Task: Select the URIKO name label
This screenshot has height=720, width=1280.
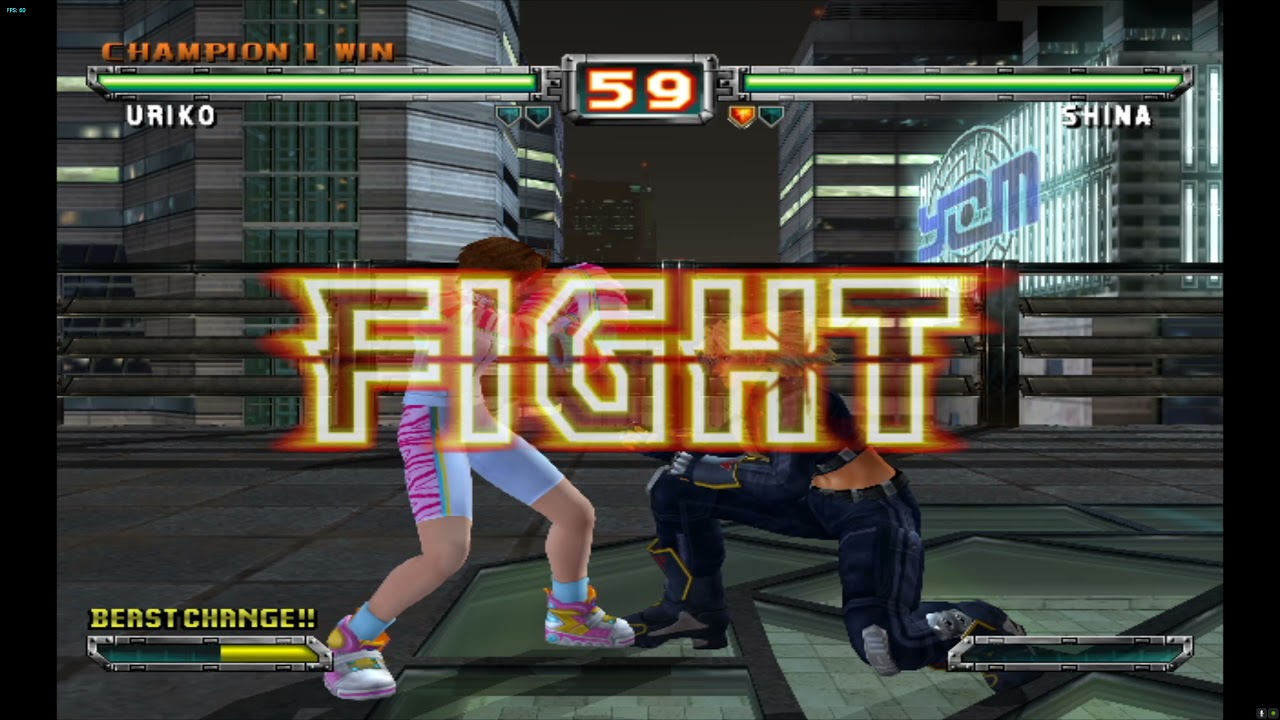Action: [170, 117]
